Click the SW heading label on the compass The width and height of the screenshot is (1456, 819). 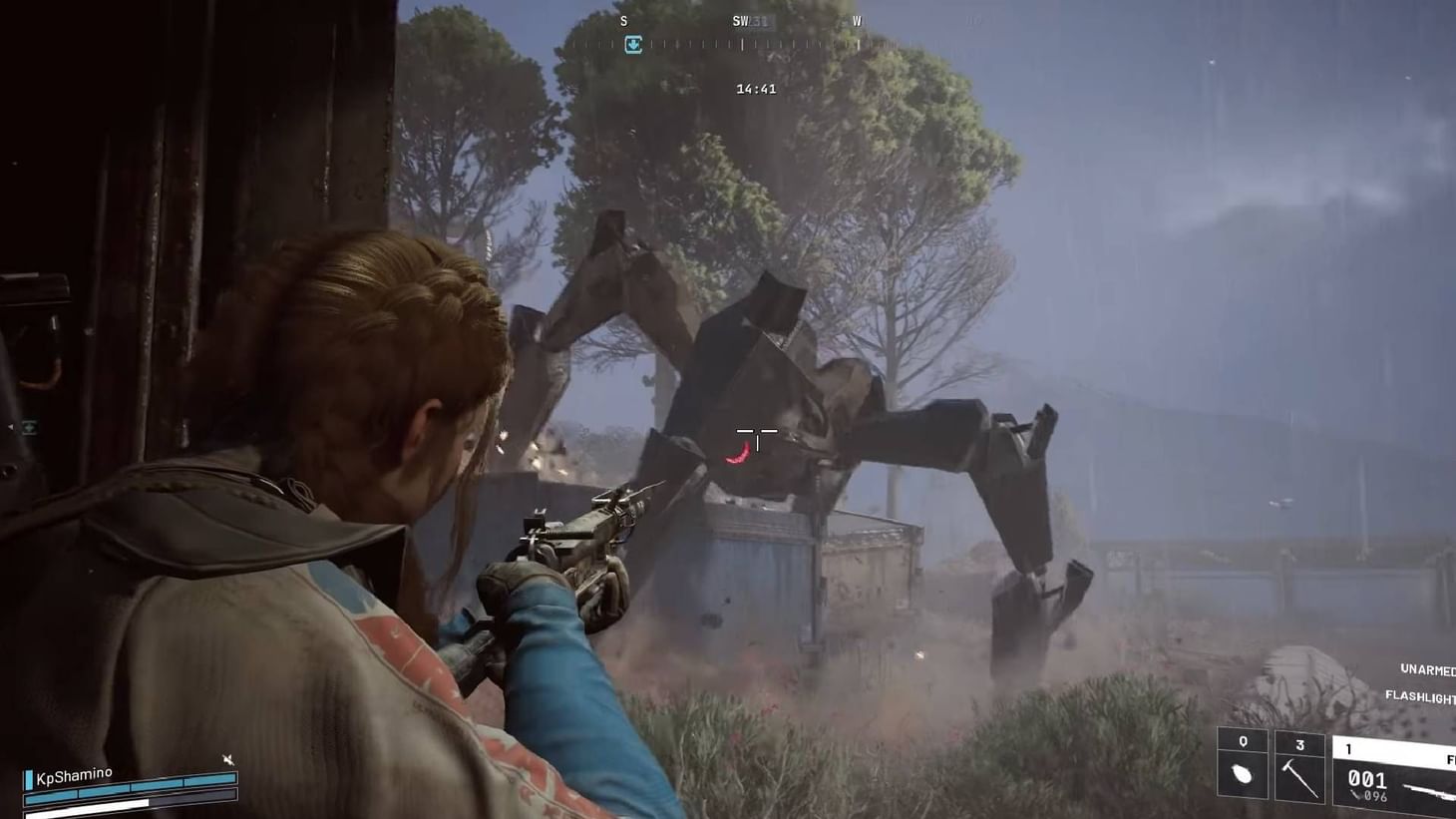click(738, 19)
